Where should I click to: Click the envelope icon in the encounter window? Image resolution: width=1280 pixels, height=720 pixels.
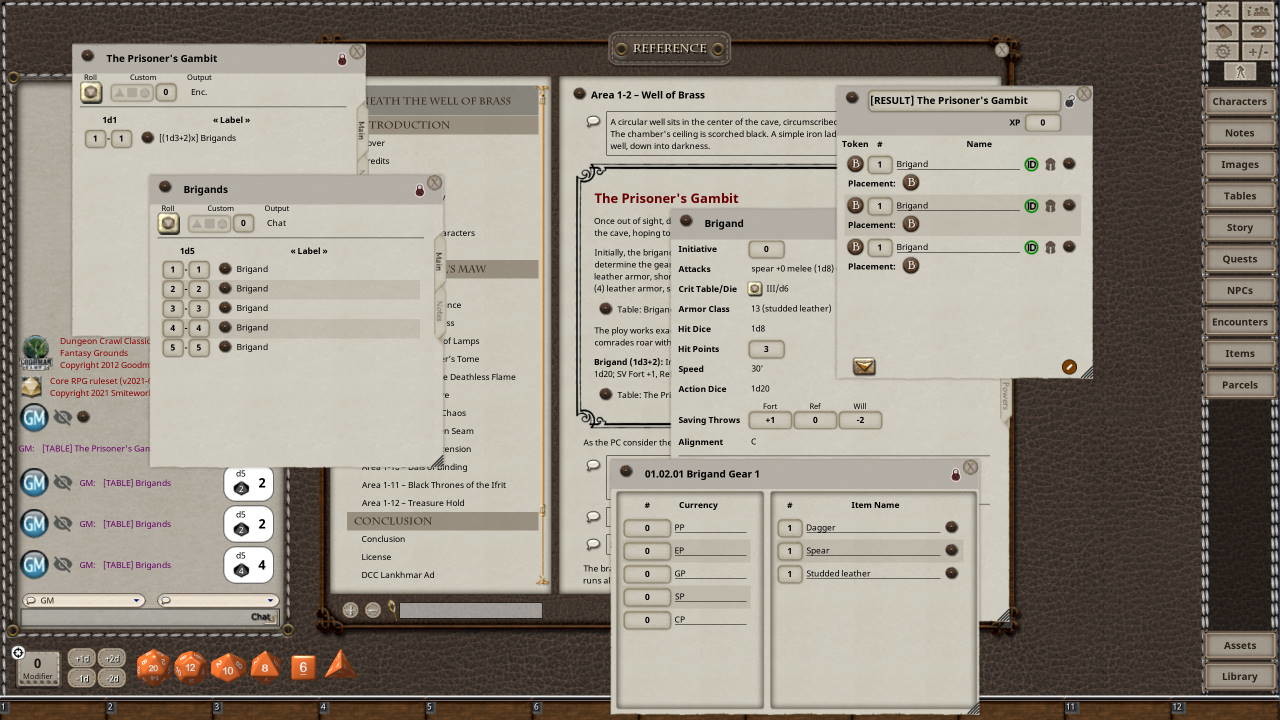click(x=863, y=366)
